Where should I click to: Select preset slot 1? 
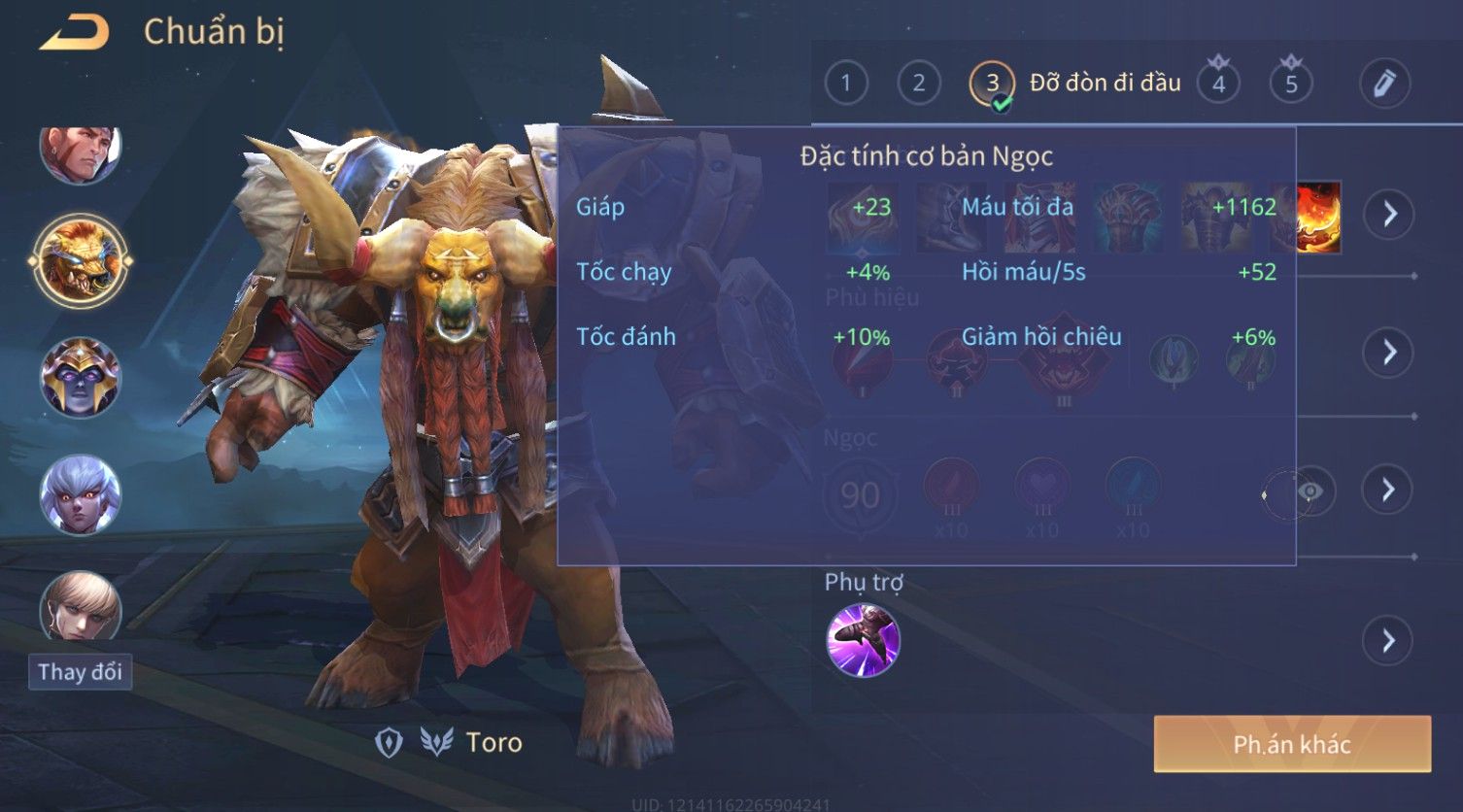[845, 84]
